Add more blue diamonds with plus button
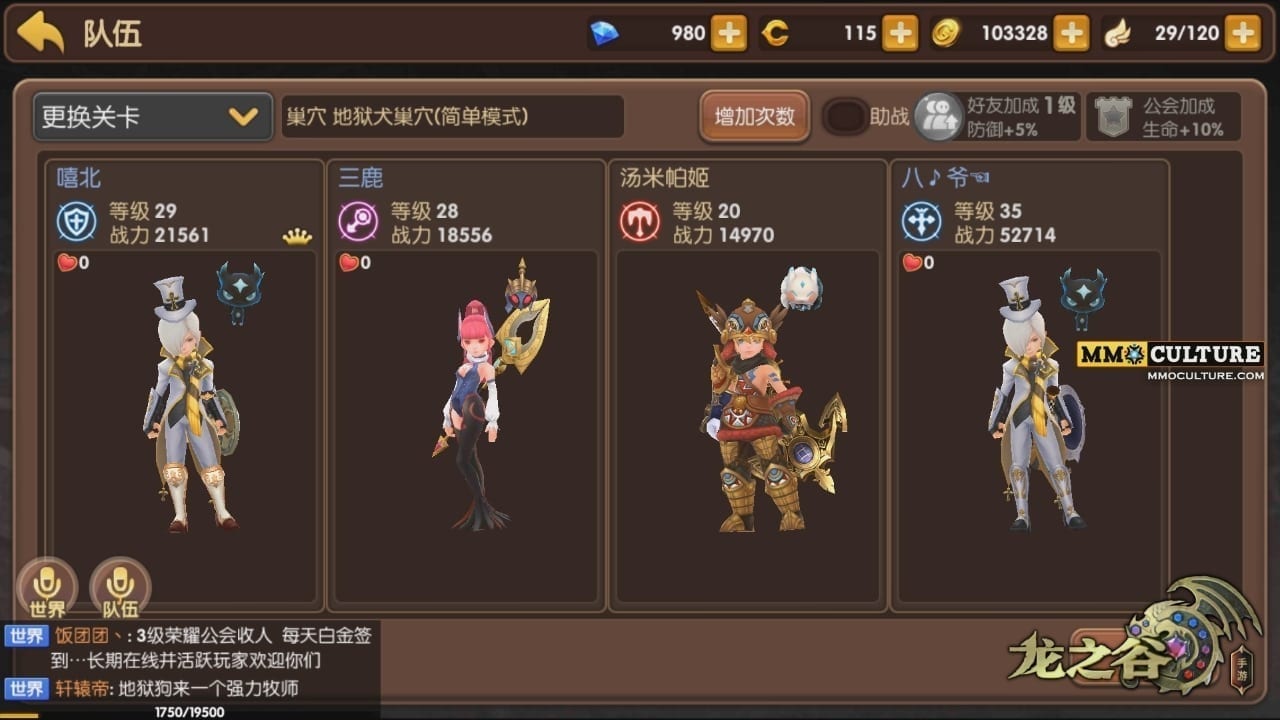The height and width of the screenshot is (720, 1280). click(728, 33)
